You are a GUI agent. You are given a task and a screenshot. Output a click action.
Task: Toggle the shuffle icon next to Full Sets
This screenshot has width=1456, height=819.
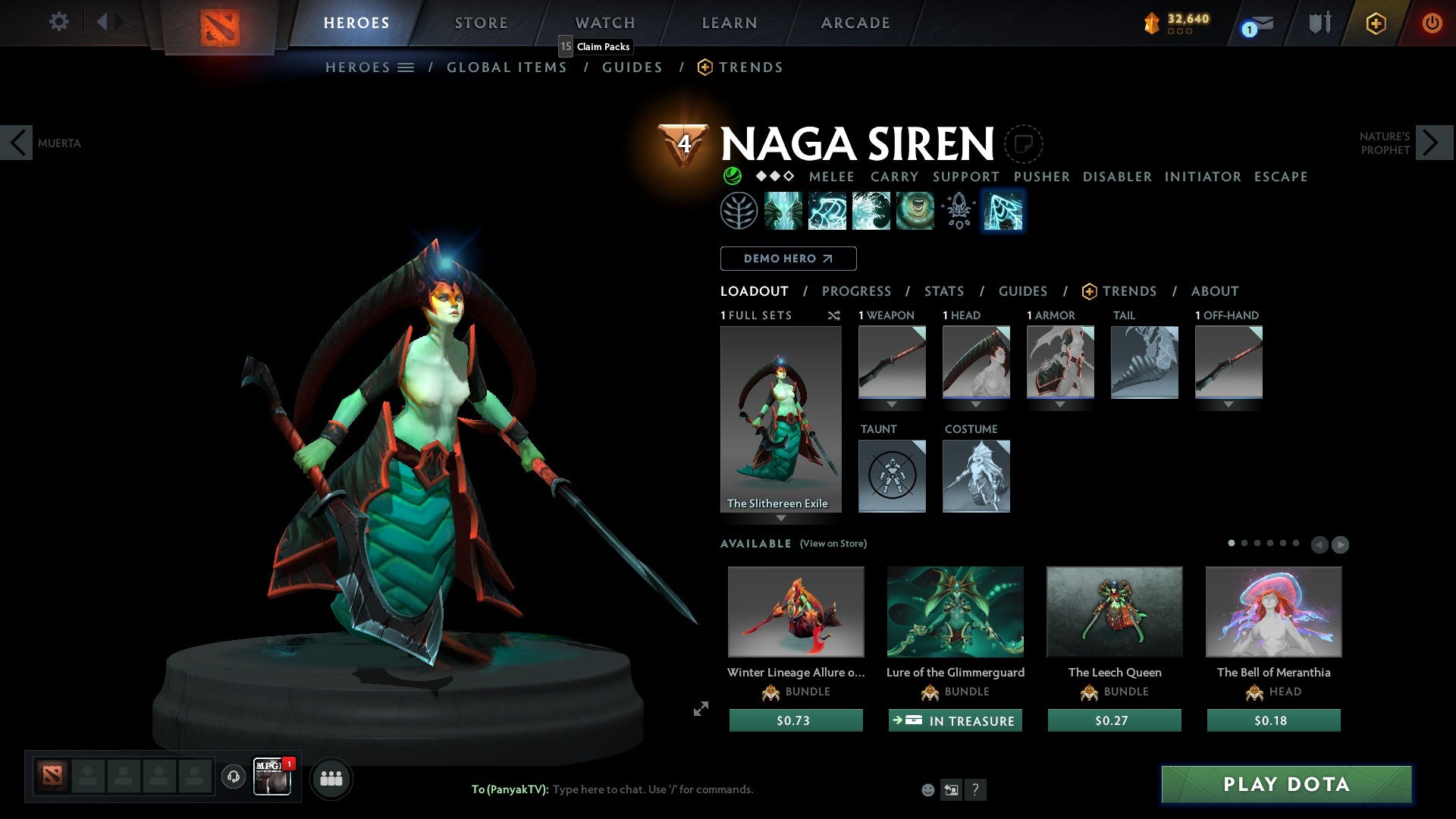[x=834, y=315]
